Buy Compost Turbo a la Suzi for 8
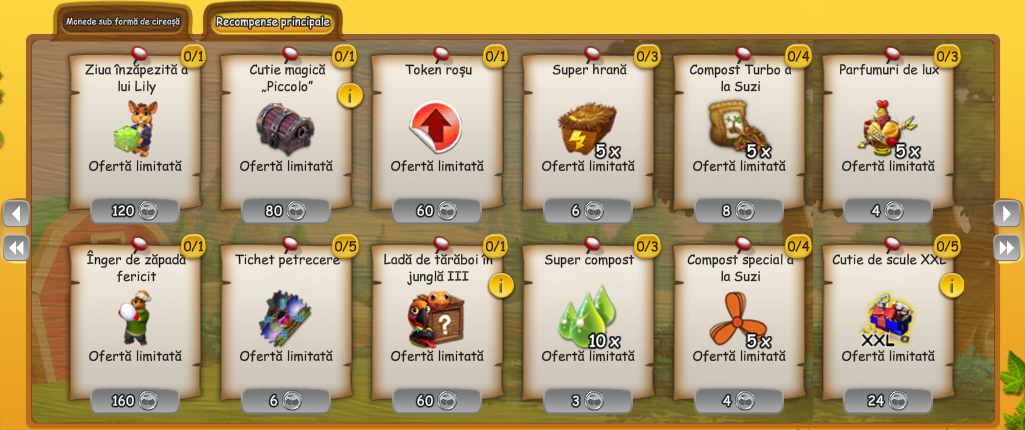Screen dimensions: 1025x430 (739, 211)
